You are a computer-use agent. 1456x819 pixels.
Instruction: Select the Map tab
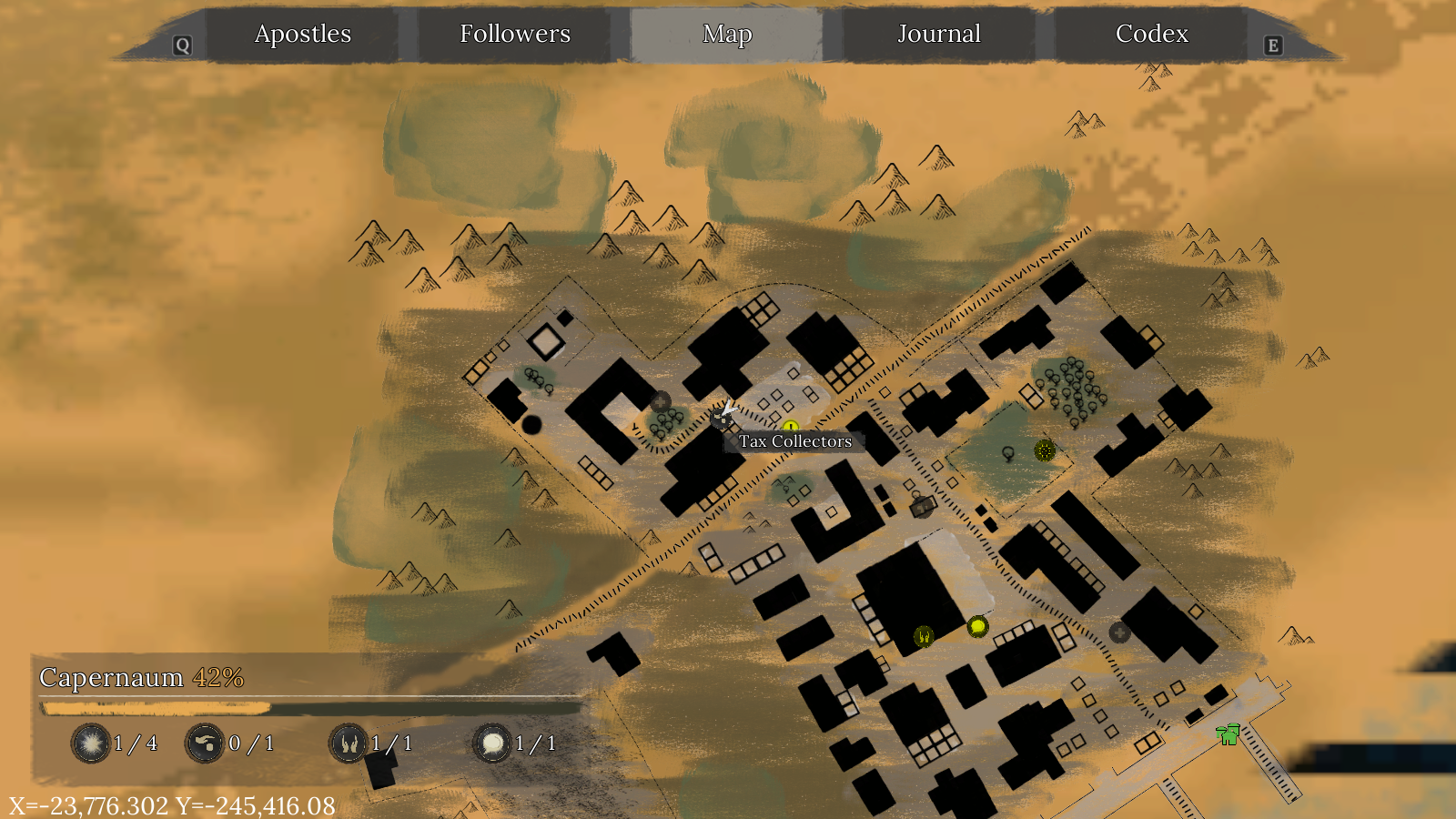pos(727,35)
